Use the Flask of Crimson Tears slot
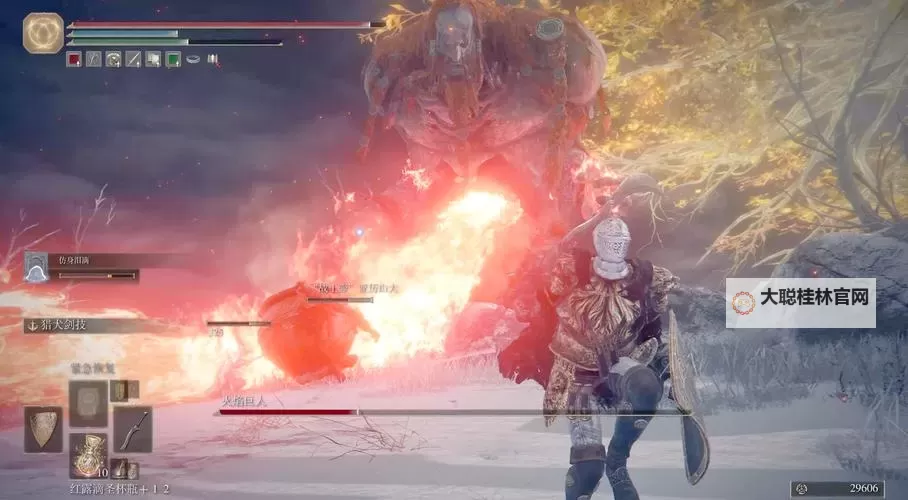 (x=88, y=454)
